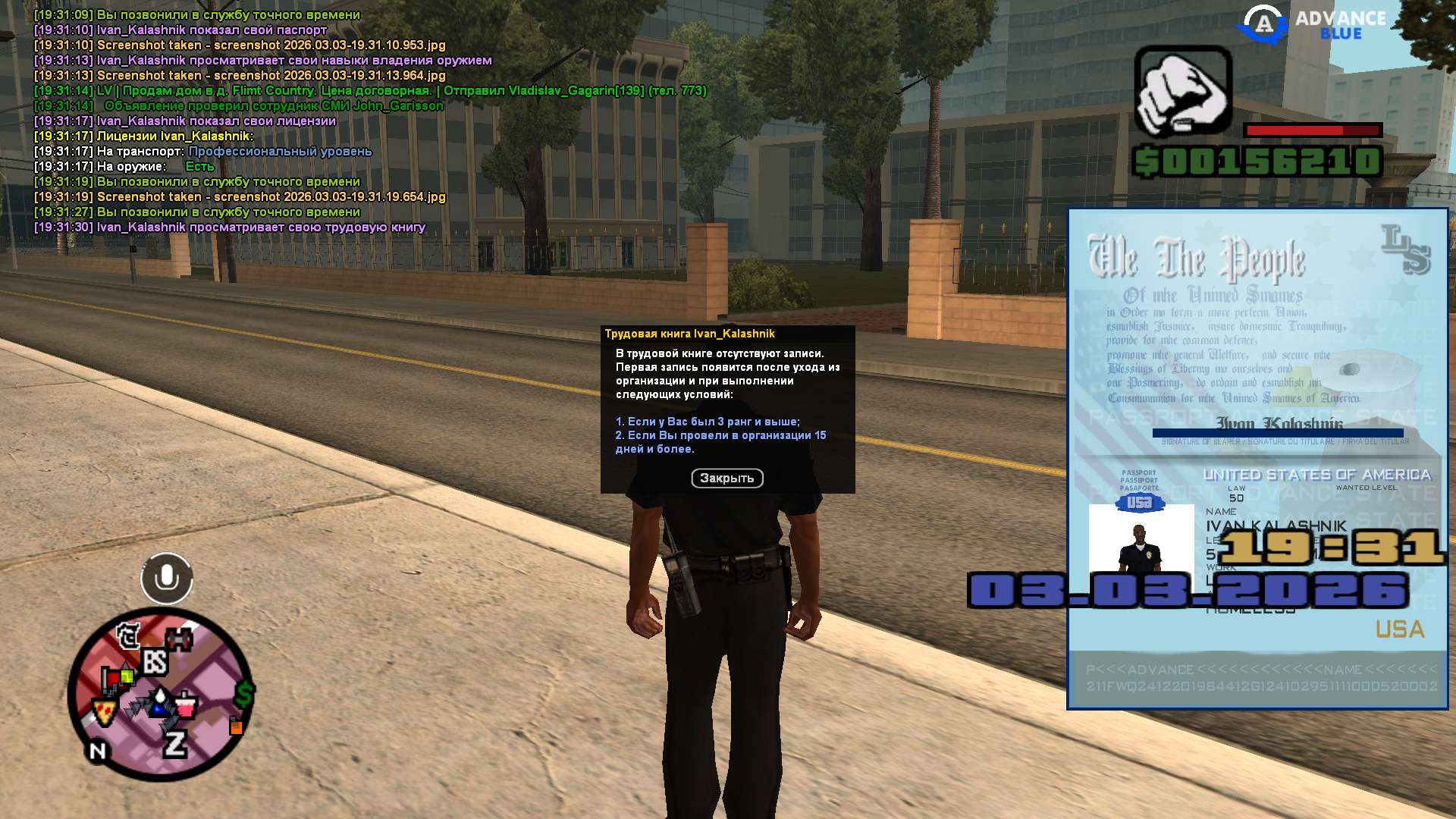The height and width of the screenshot is (819, 1456).
Task: Click the BS marker on the minimap
Action: click(155, 662)
